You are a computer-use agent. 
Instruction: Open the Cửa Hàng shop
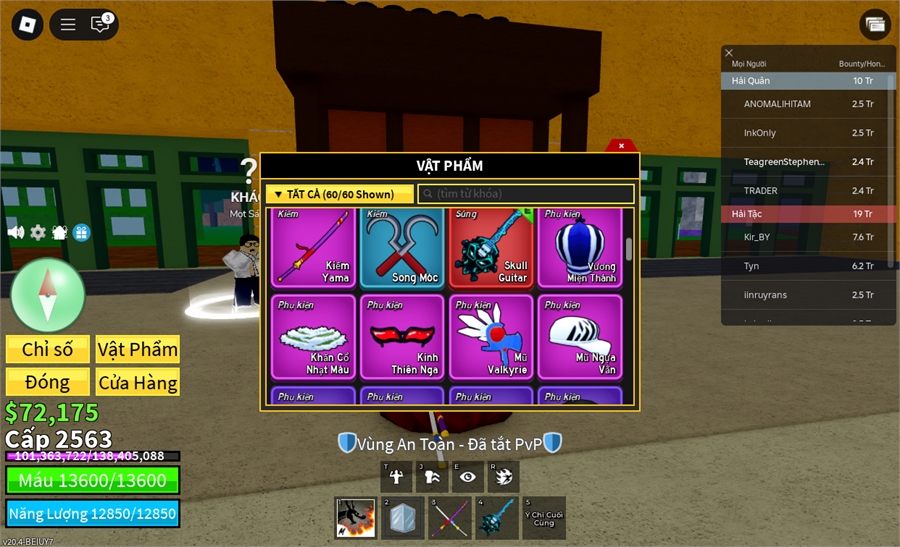(x=138, y=382)
